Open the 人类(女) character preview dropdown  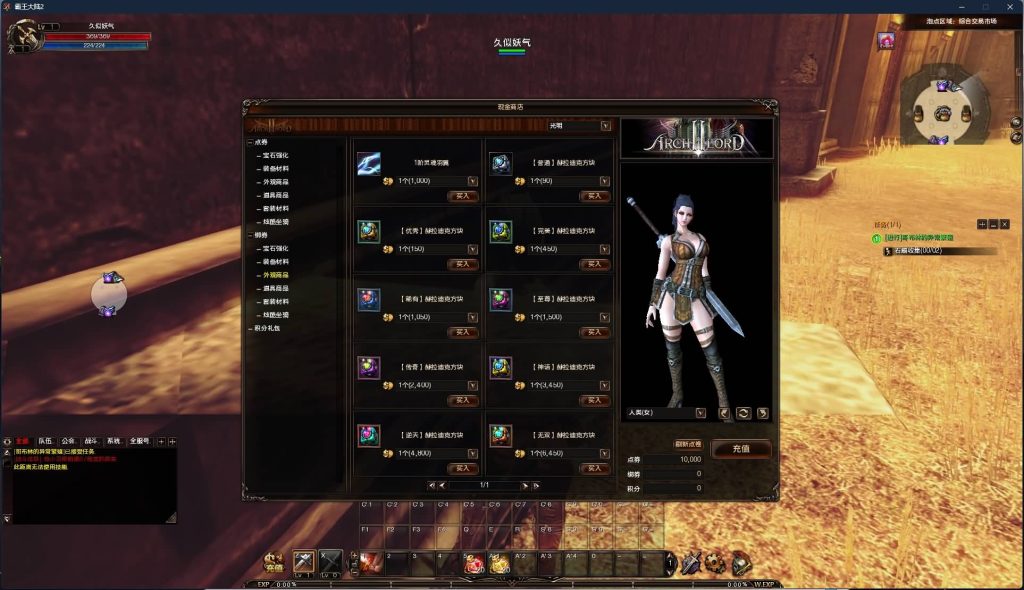tap(700, 412)
